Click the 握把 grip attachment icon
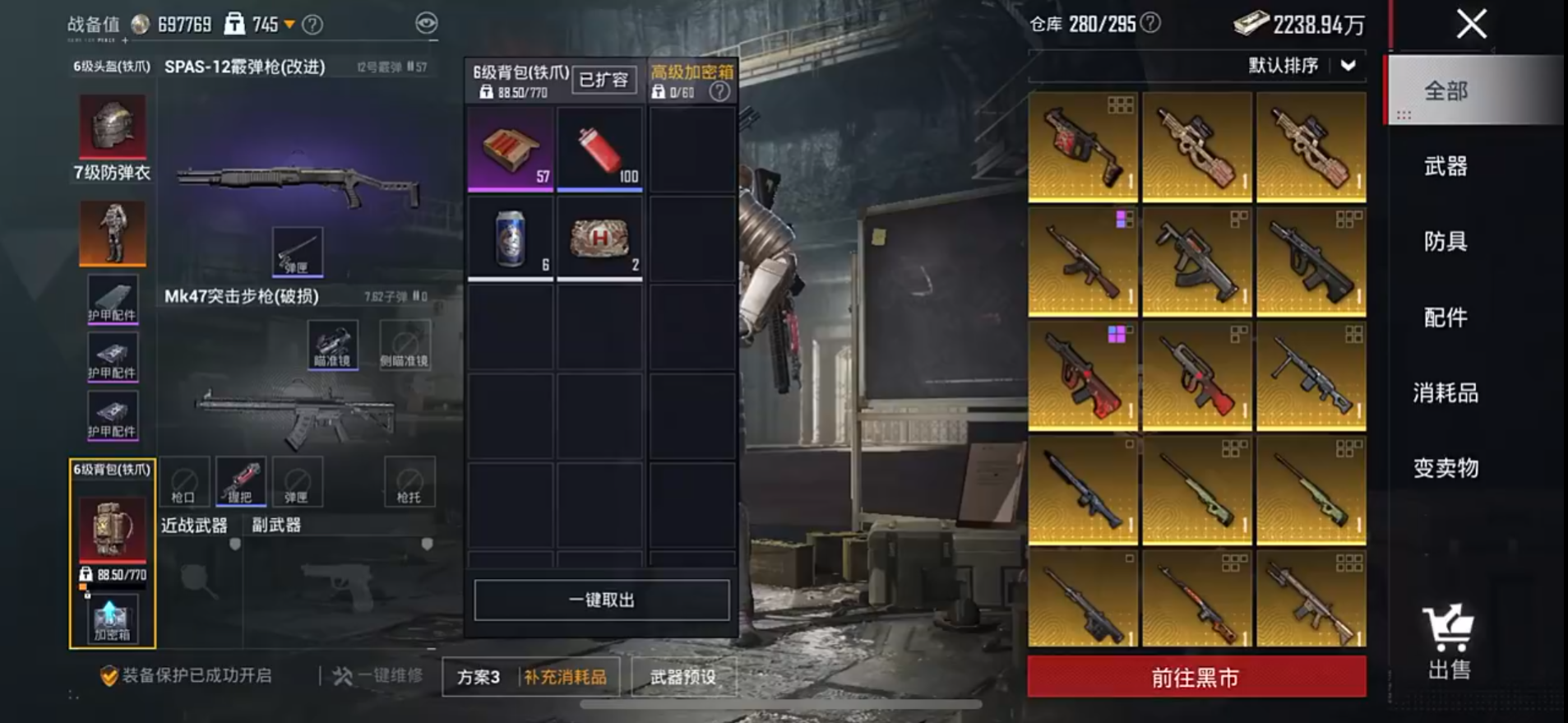Viewport: 1568px width, 723px height. (239, 481)
